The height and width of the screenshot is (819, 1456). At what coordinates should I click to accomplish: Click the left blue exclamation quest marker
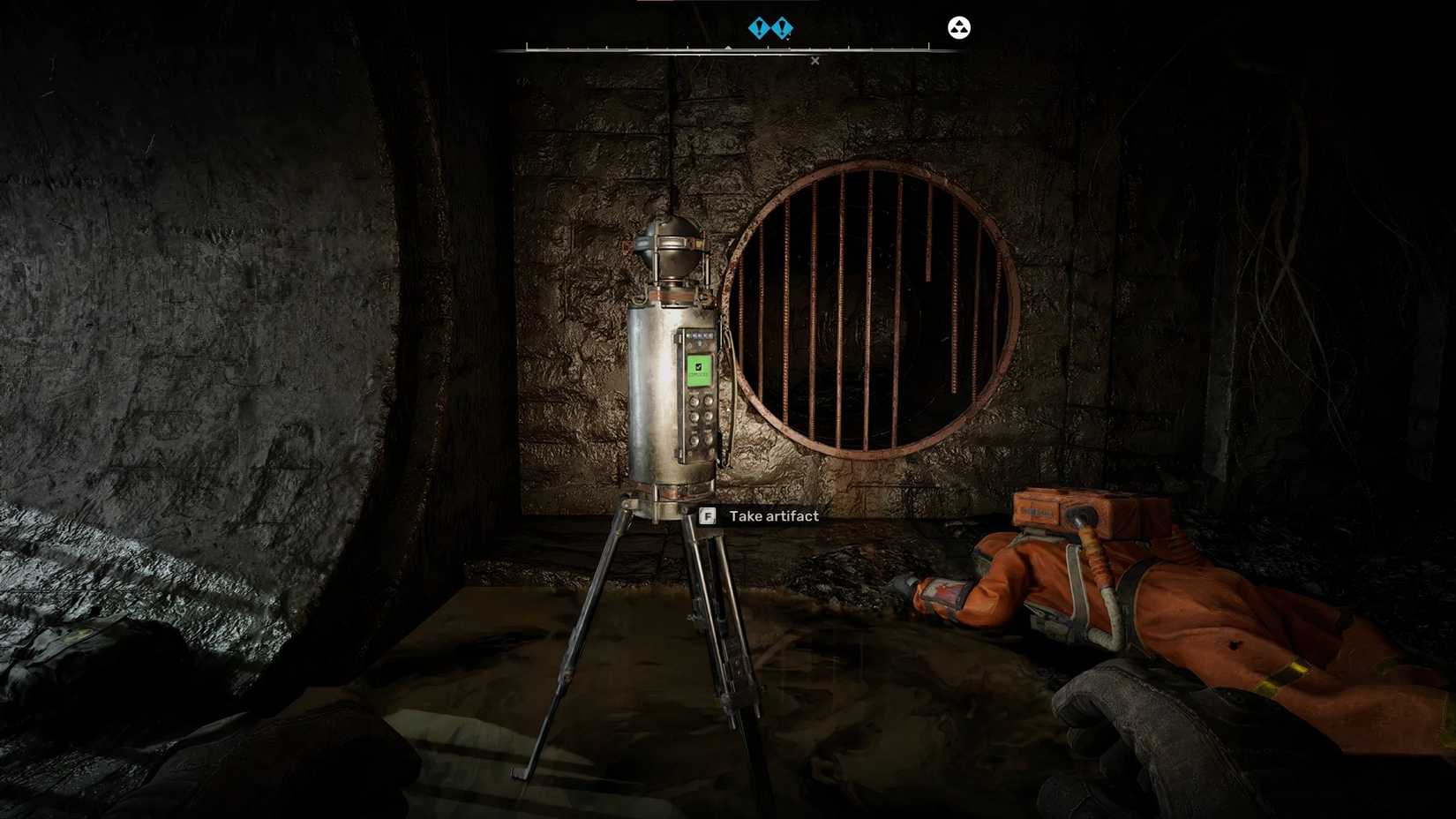click(x=759, y=27)
